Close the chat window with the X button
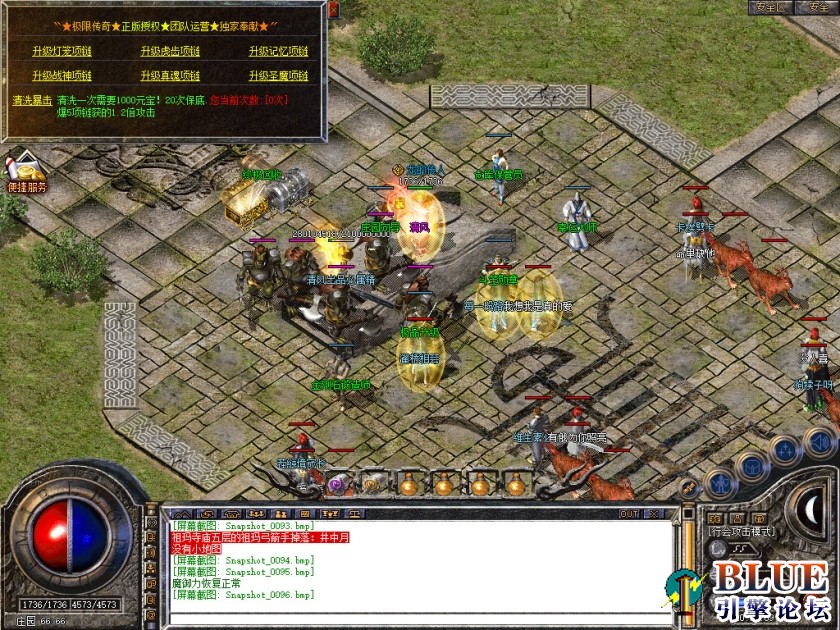The width and height of the screenshot is (840, 630). point(655,513)
